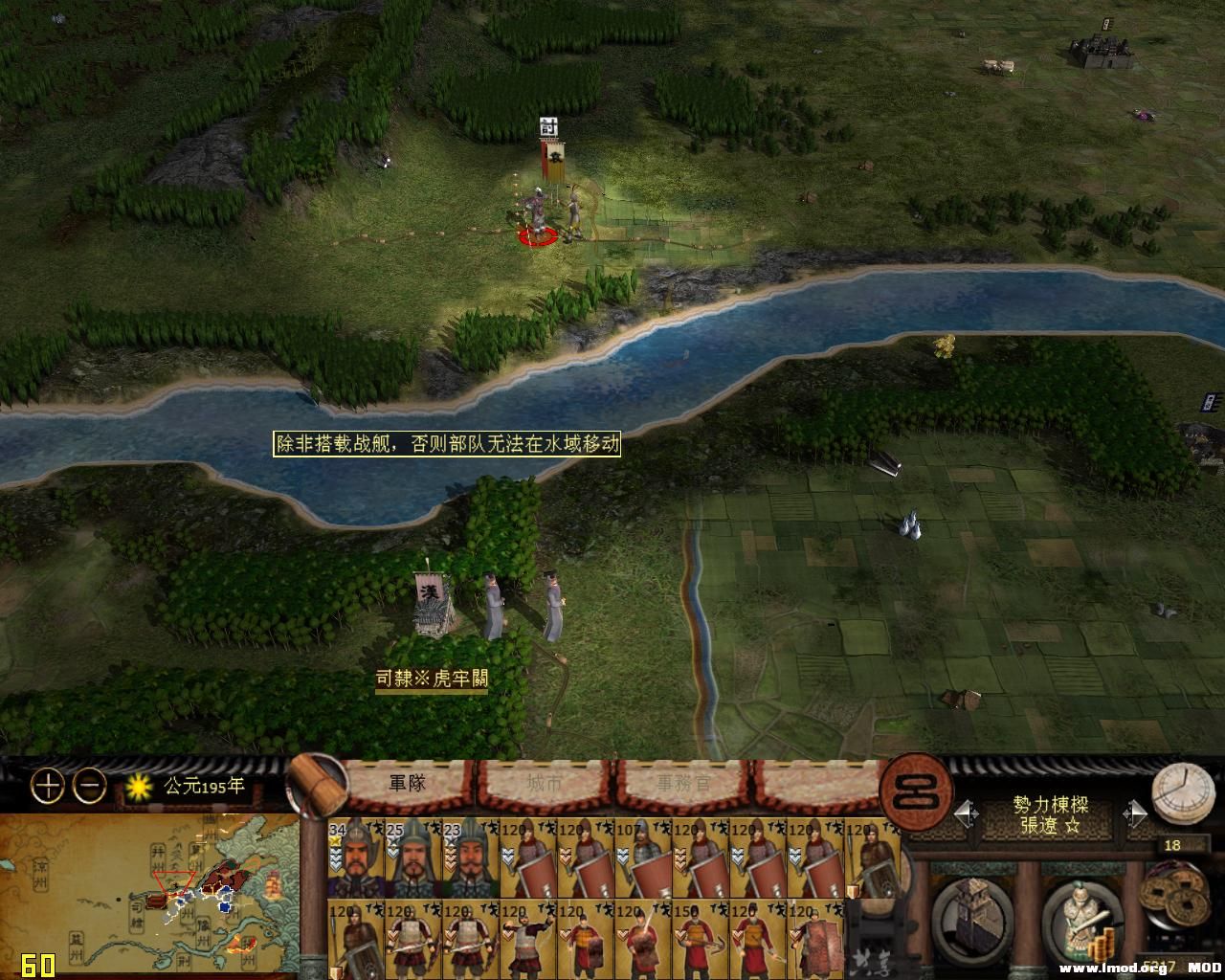
Task: Switch to the 軍隊 army tab
Action: (407, 784)
